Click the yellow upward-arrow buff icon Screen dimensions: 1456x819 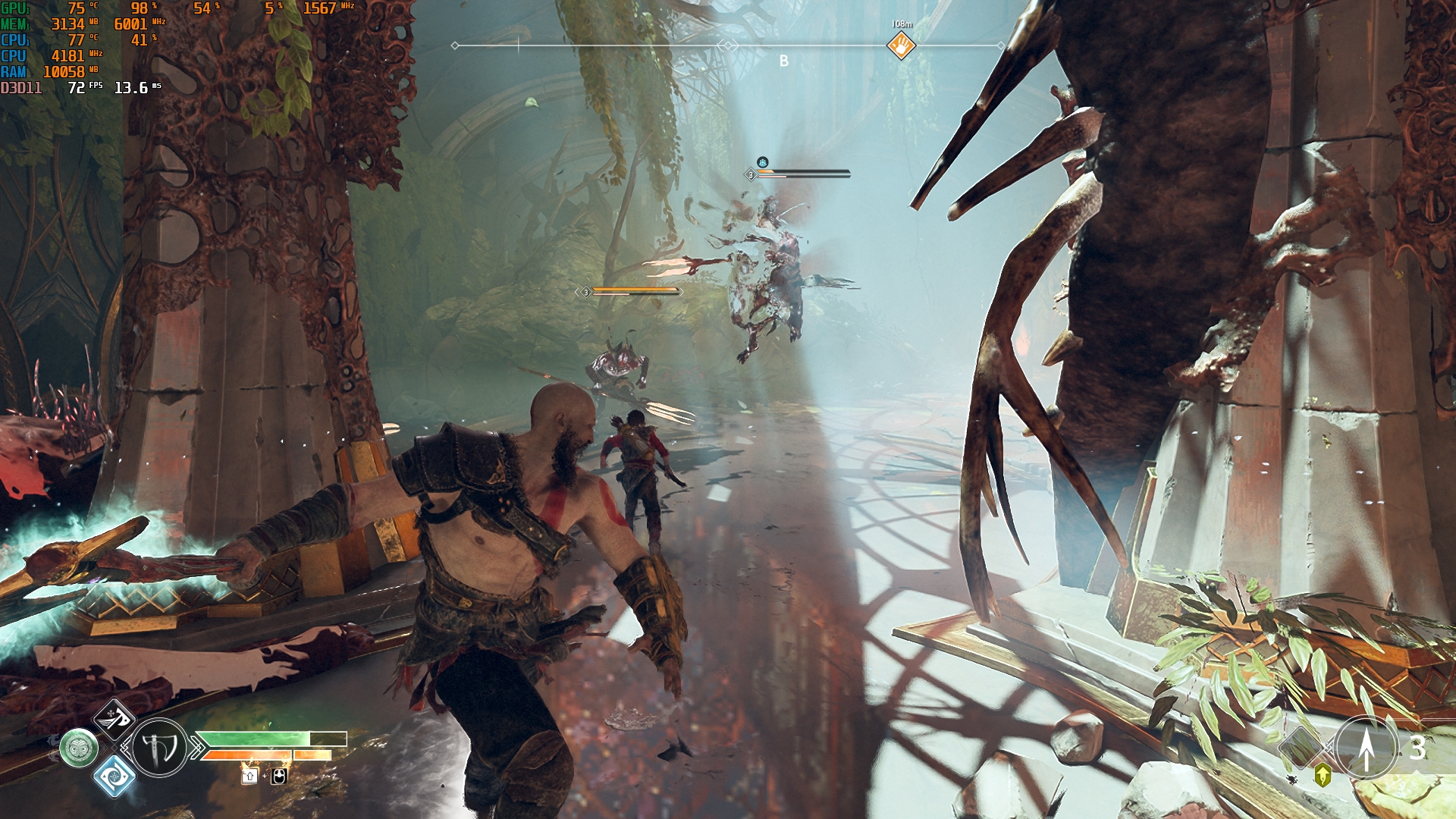[x=1323, y=775]
